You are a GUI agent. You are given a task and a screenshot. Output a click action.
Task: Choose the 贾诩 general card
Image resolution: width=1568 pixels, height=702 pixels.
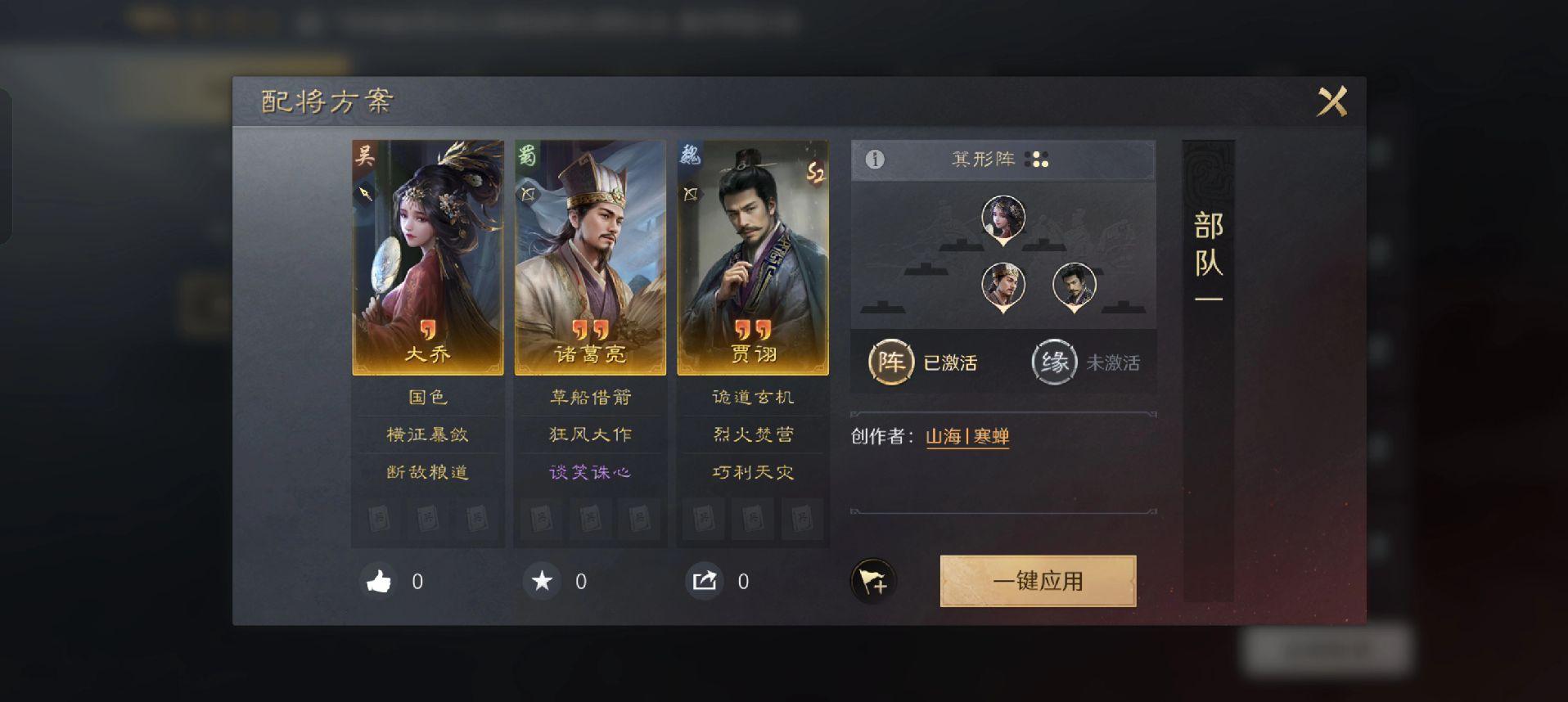(752, 257)
